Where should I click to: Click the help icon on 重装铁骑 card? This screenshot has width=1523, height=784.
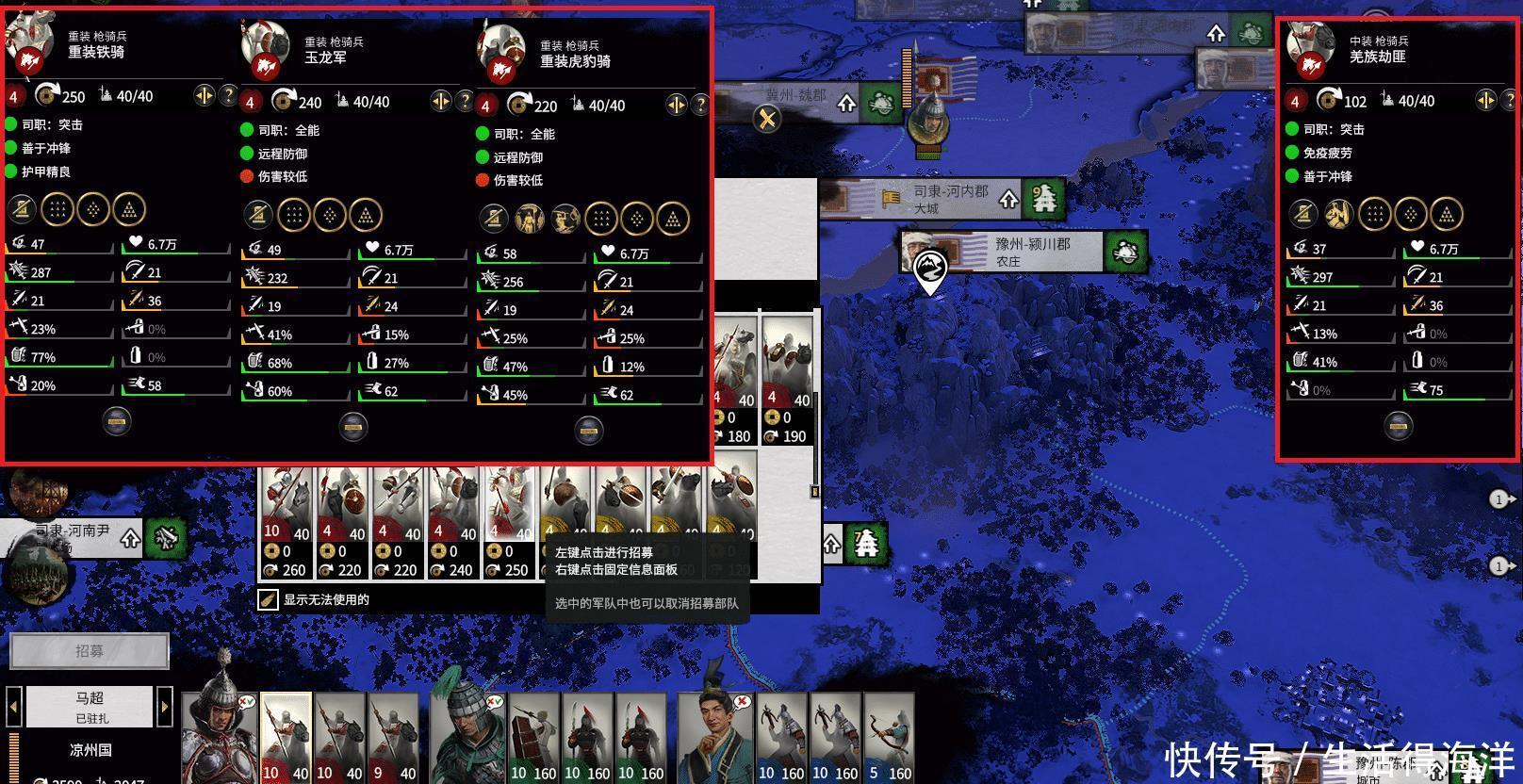(228, 95)
